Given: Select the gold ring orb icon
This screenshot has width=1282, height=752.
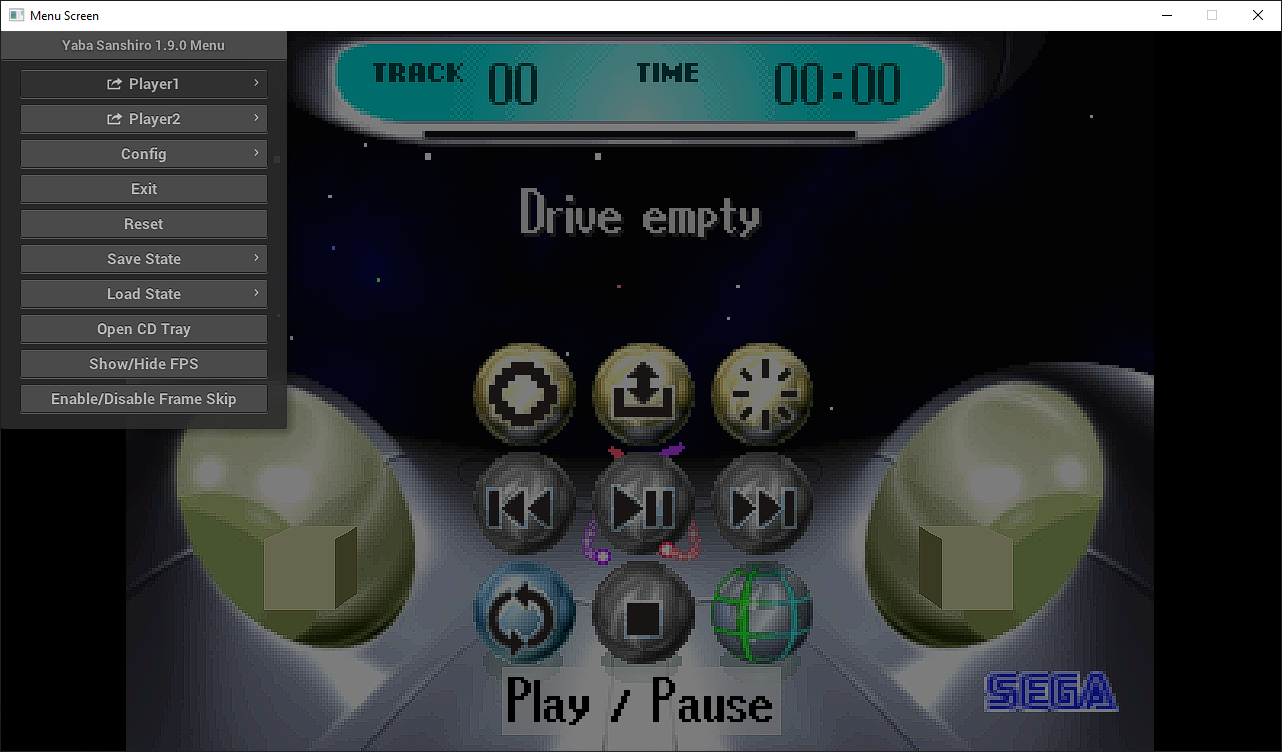Looking at the screenshot, I should click(524, 394).
